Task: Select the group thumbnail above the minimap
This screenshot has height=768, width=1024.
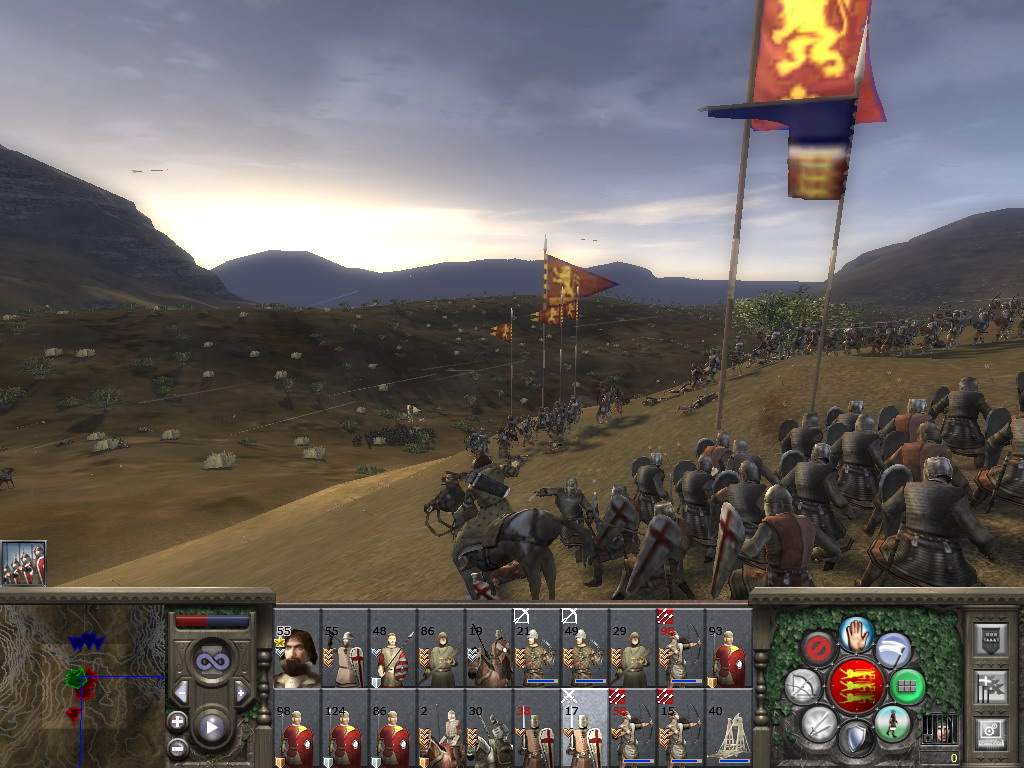Action: 23,563
